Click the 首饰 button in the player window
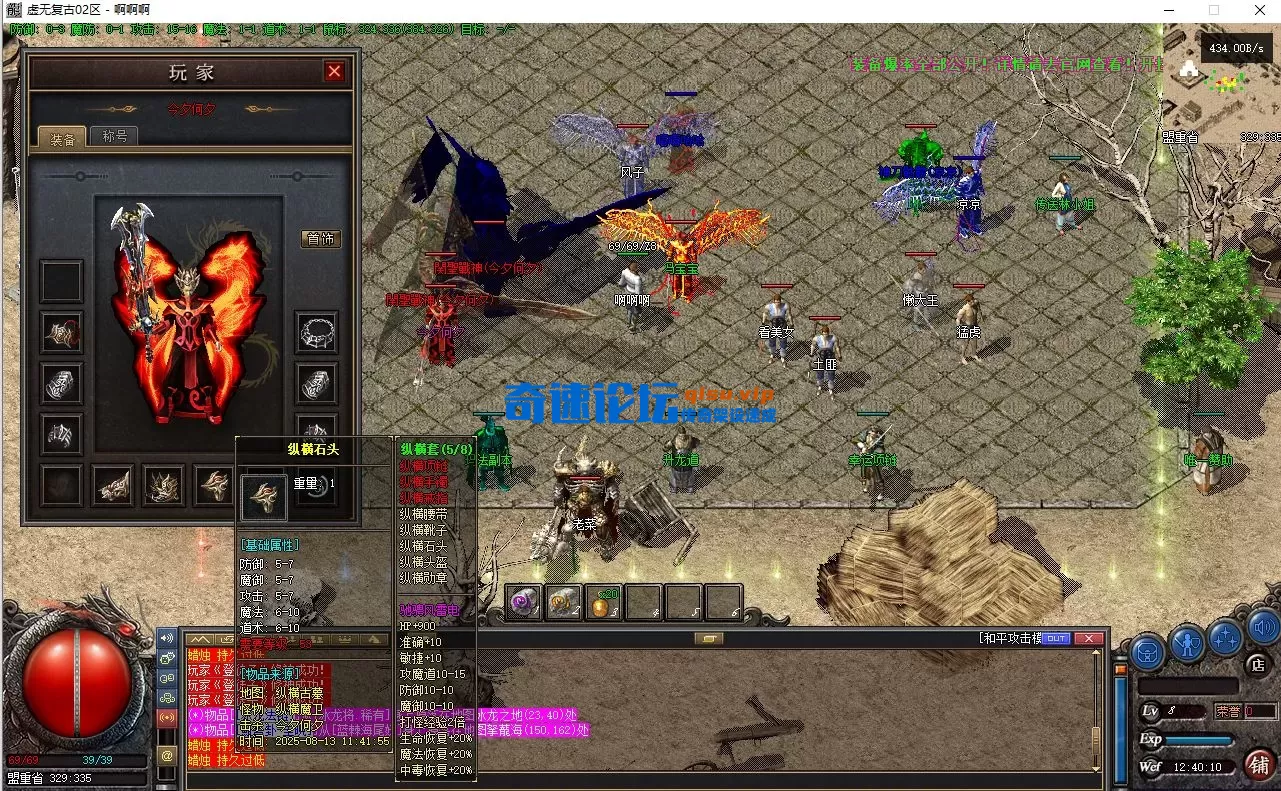The image size is (1281, 791). click(319, 238)
